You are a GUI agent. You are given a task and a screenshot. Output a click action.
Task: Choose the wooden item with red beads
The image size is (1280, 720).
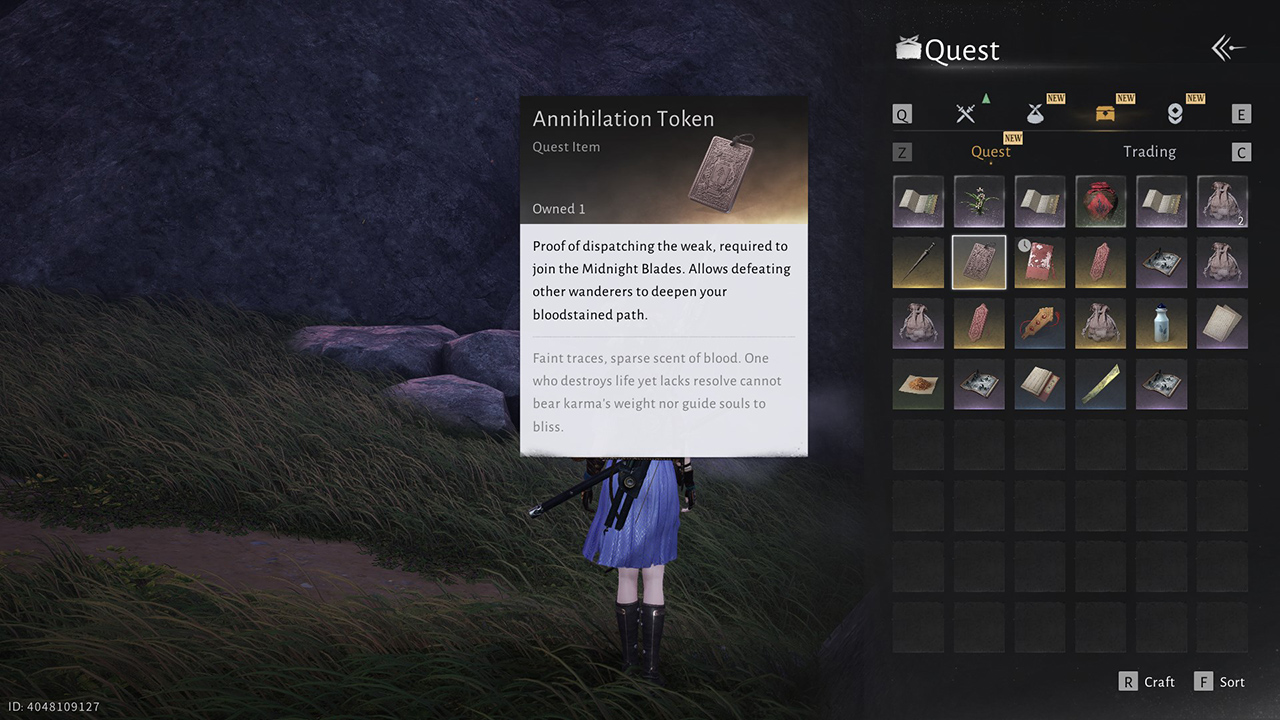pos(1040,324)
